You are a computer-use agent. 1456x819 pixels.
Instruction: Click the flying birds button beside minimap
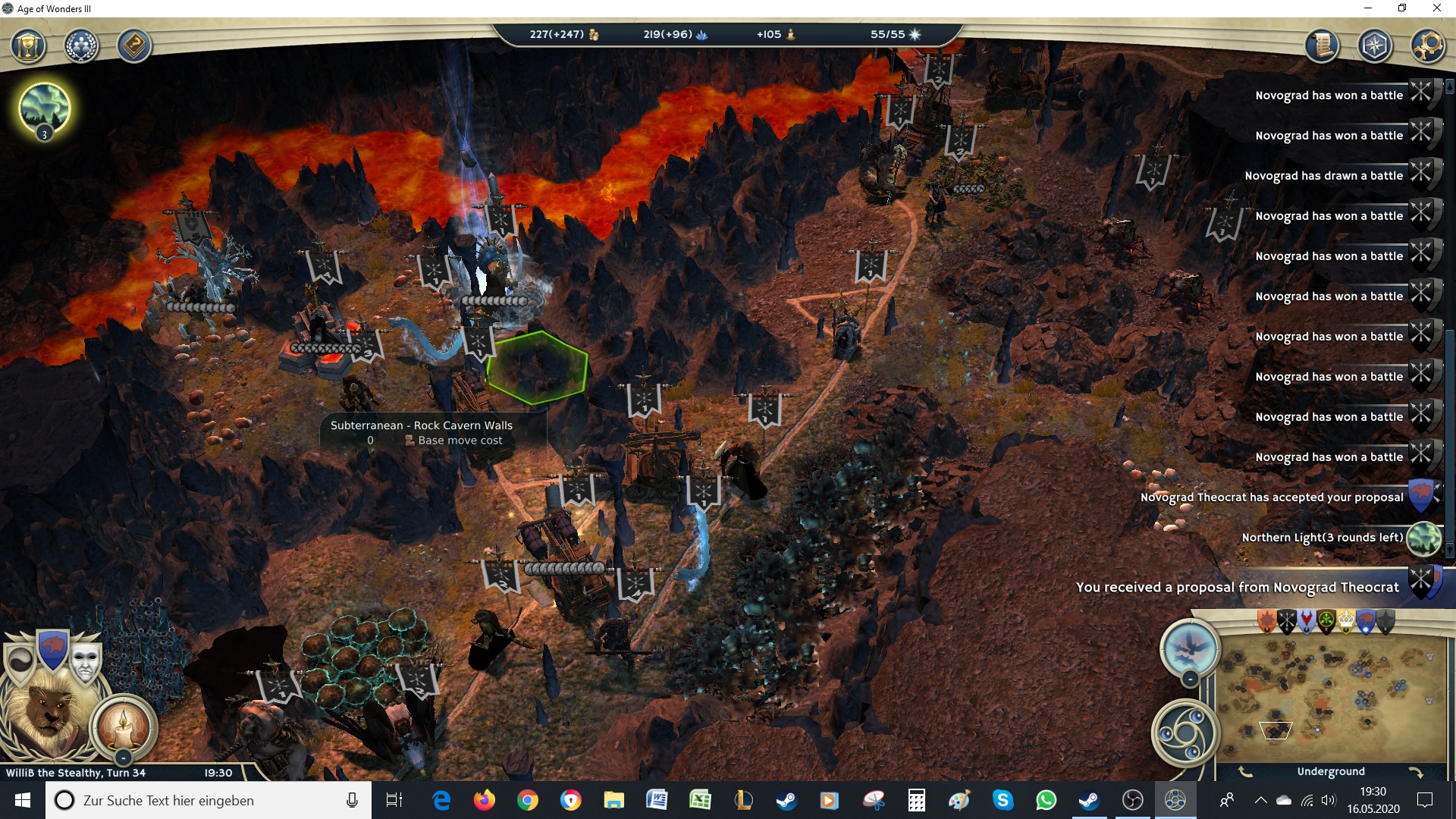[1190, 648]
